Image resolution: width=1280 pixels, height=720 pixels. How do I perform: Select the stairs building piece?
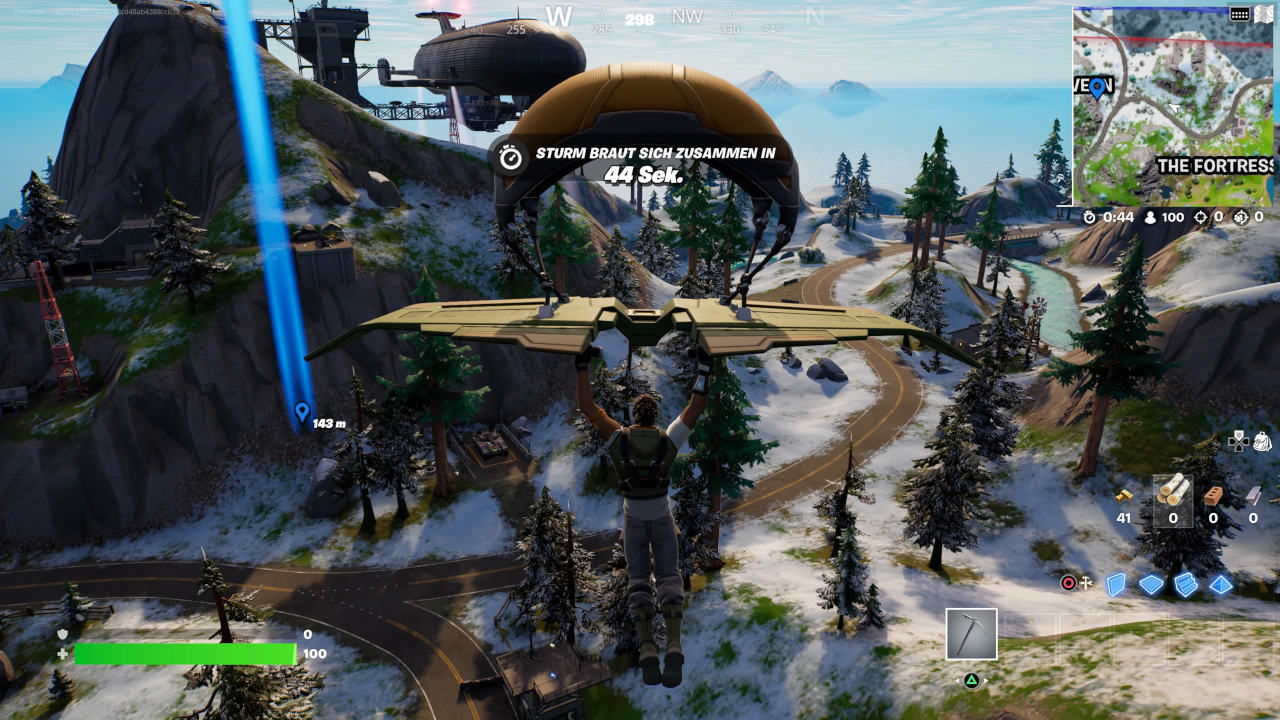click(x=1186, y=584)
